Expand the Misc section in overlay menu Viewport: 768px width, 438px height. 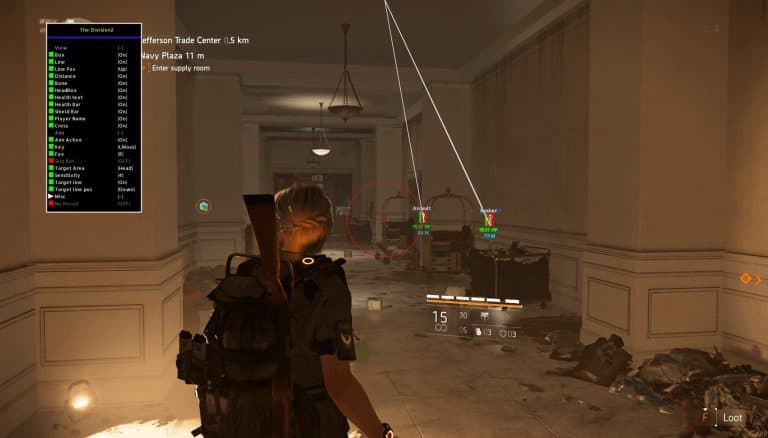[60, 195]
